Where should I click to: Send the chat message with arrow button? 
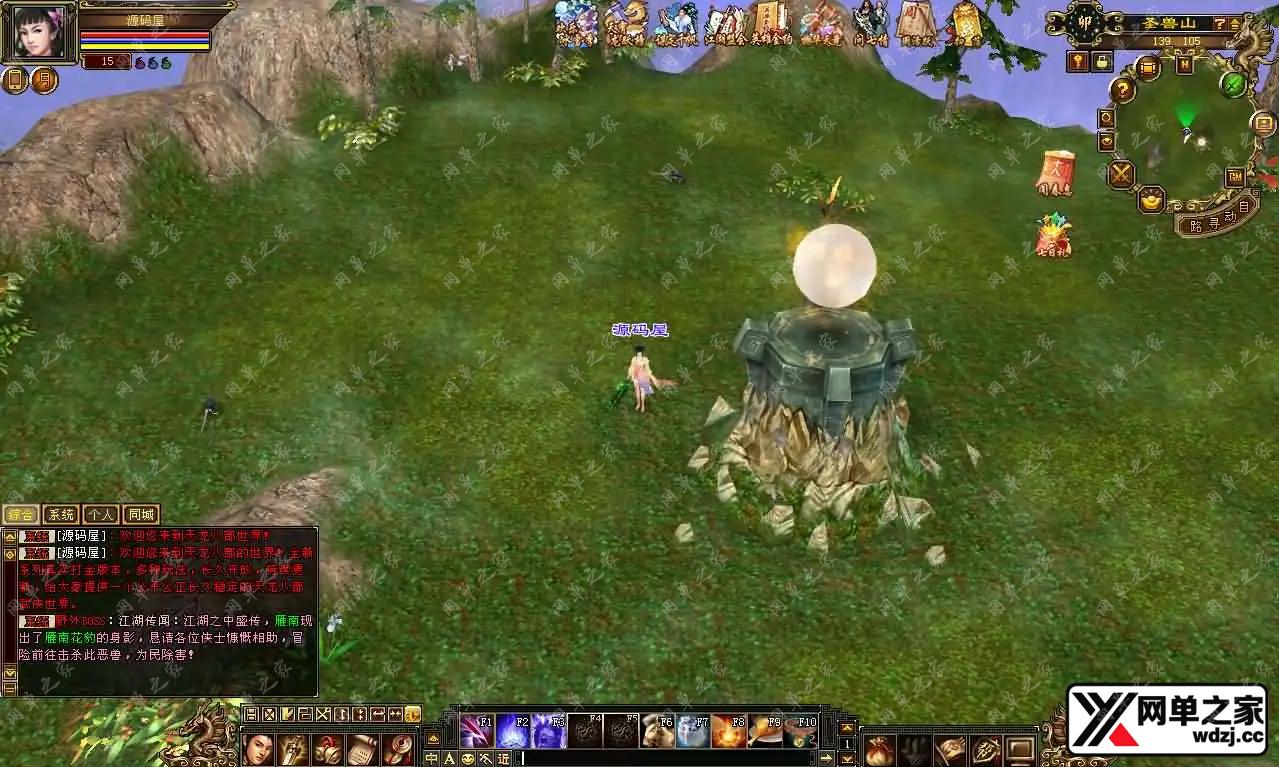pos(826,758)
